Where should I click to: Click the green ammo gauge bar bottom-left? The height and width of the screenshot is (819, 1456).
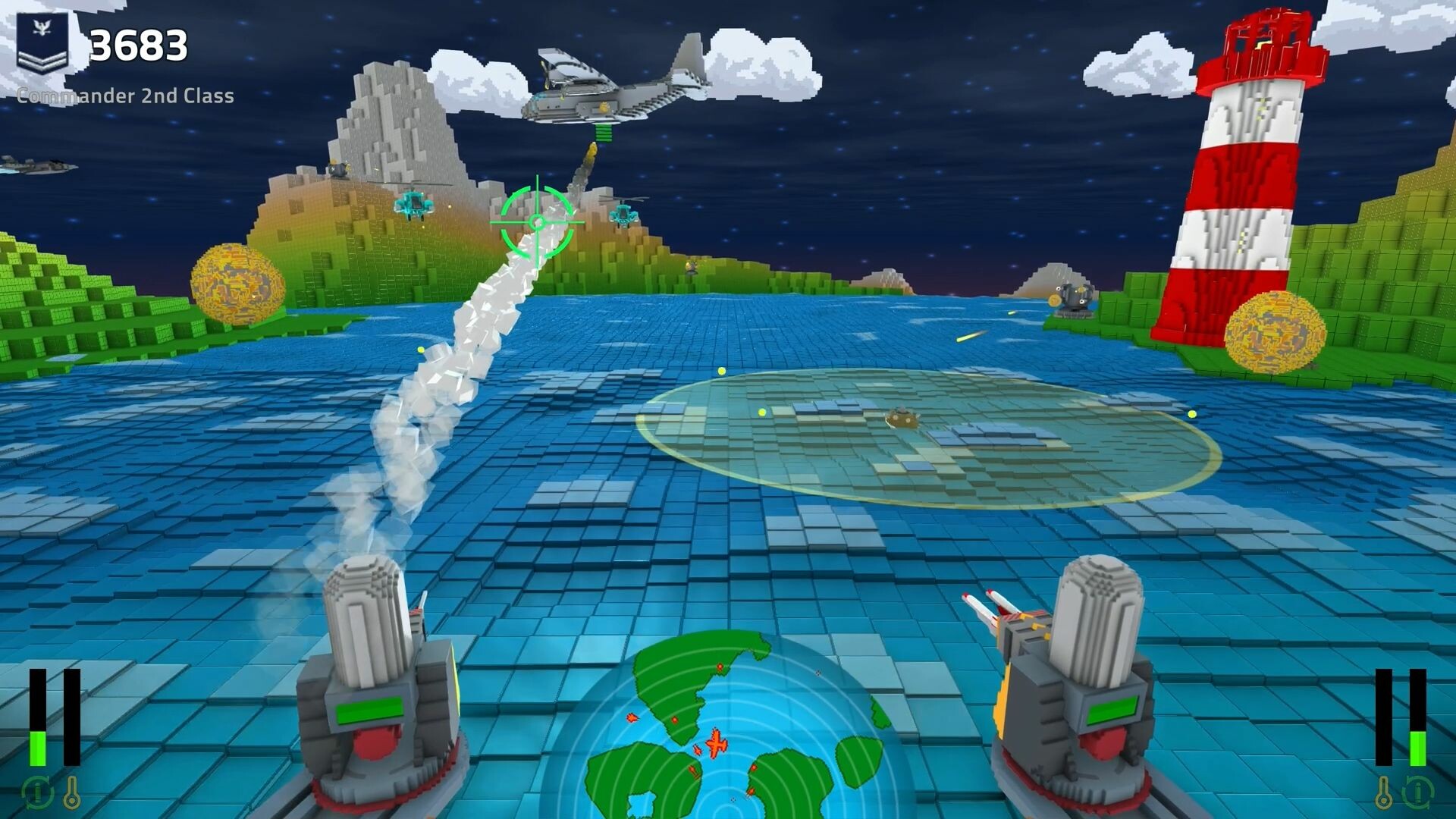[x=37, y=747]
